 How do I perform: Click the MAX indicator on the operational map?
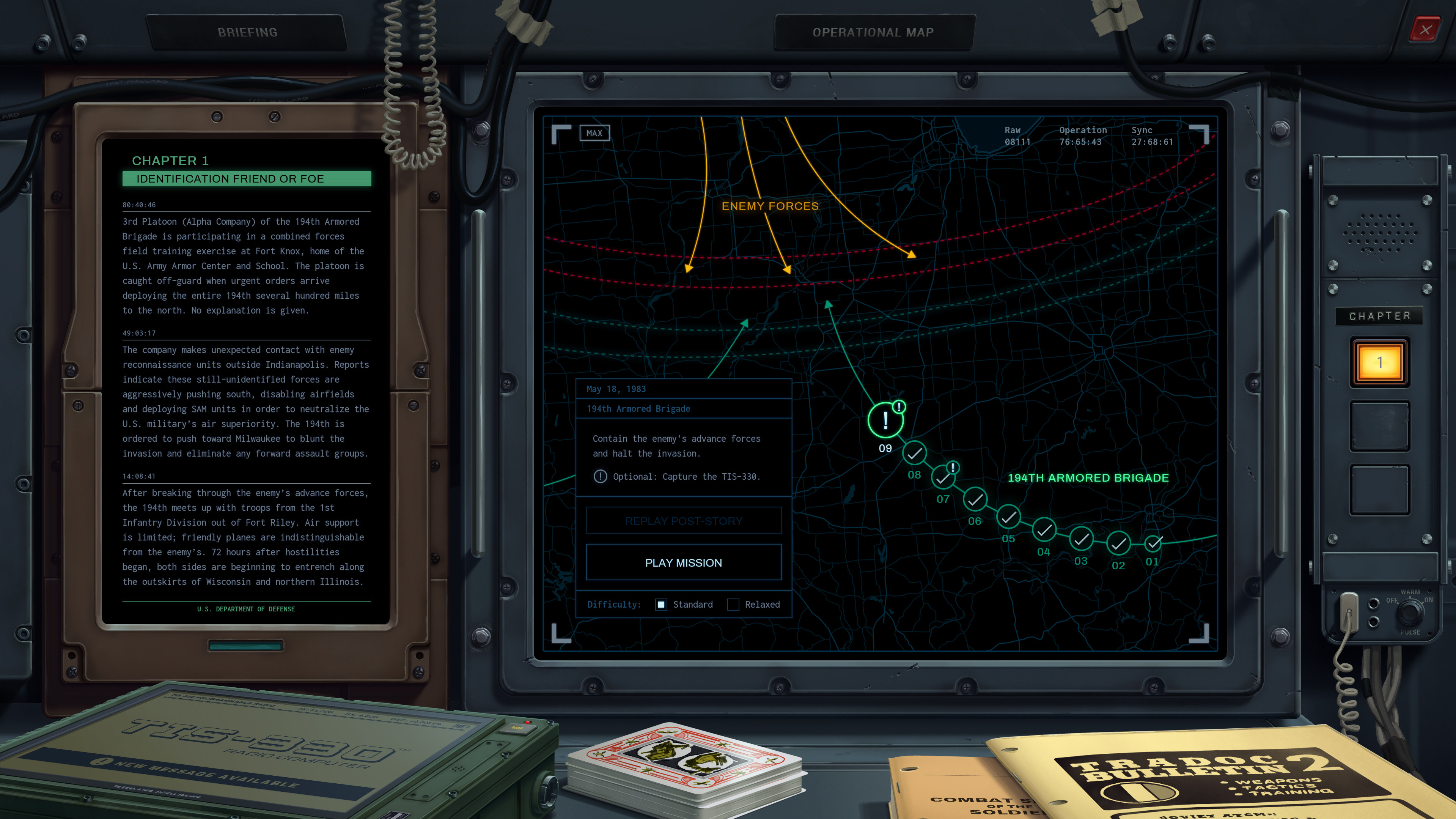pyautogui.click(x=594, y=134)
